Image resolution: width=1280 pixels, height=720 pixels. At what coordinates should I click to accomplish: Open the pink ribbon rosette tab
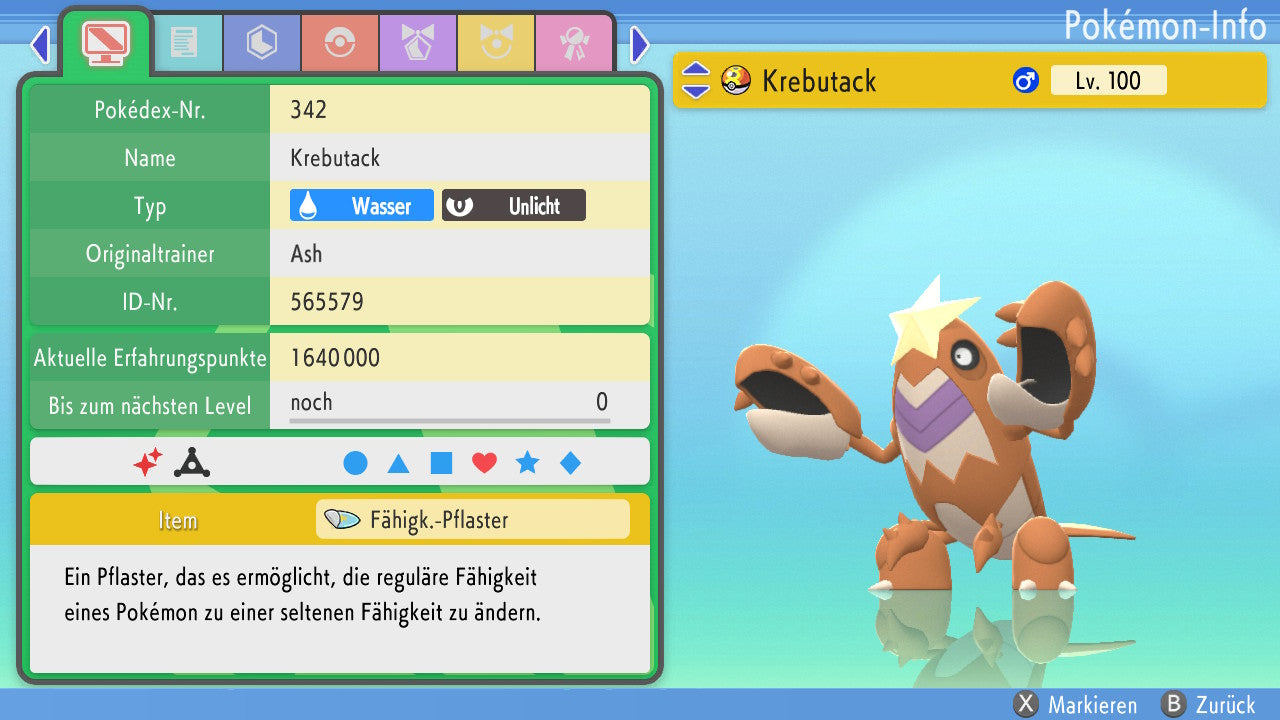click(573, 42)
